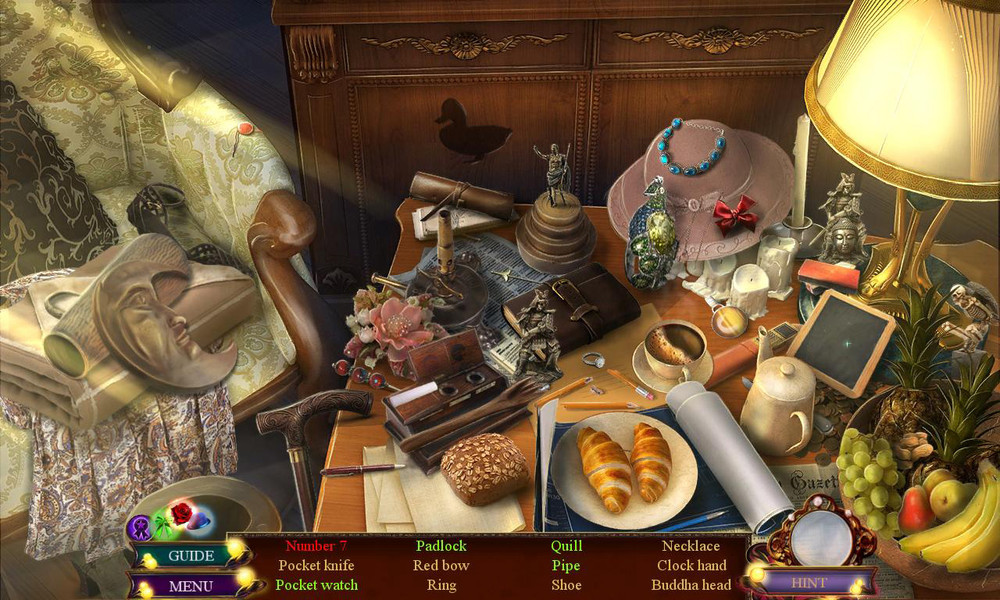This screenshot has width=1000, height=600.
Task: Click the ornate hint mirror orb
Action: click(x=821, y=537)
